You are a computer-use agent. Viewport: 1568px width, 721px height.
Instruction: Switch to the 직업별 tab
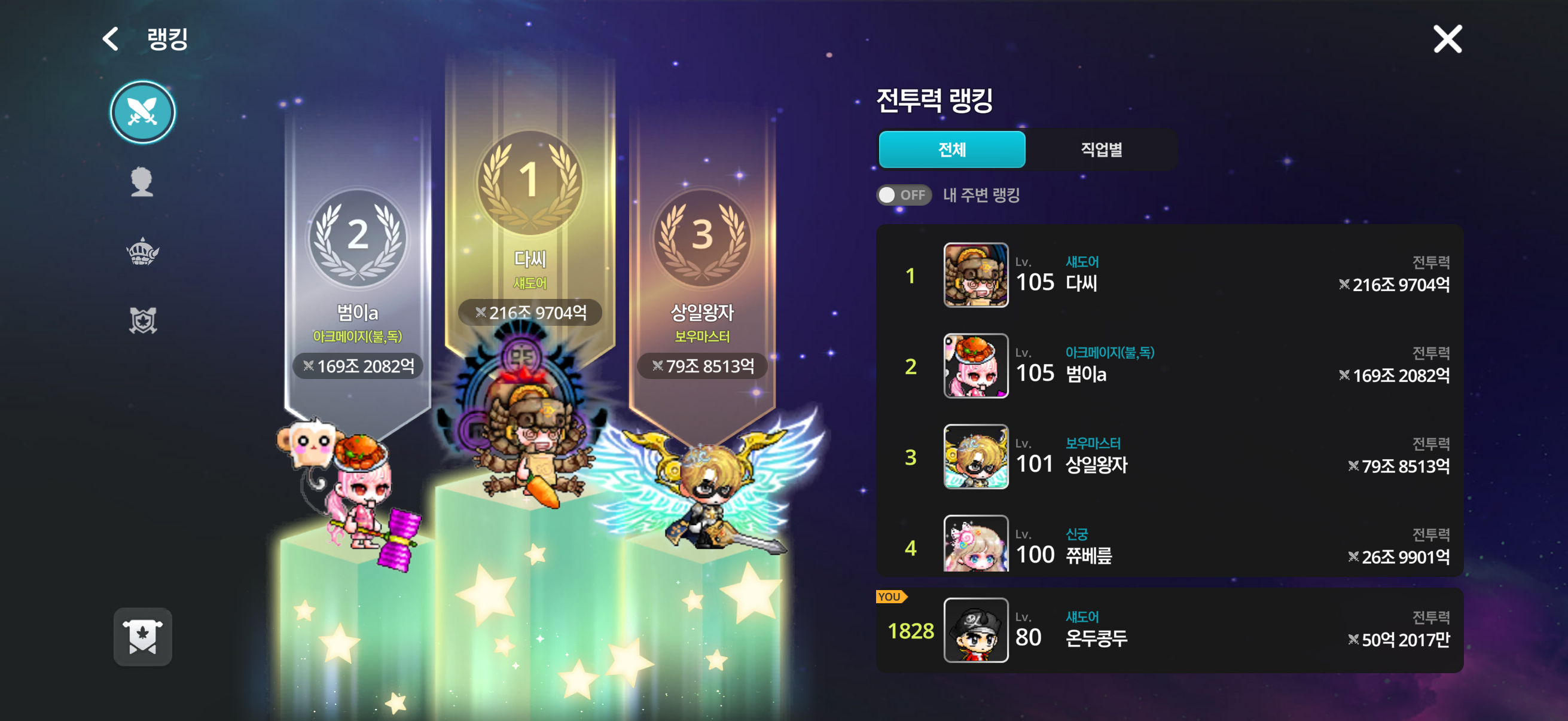[1102, 149]
